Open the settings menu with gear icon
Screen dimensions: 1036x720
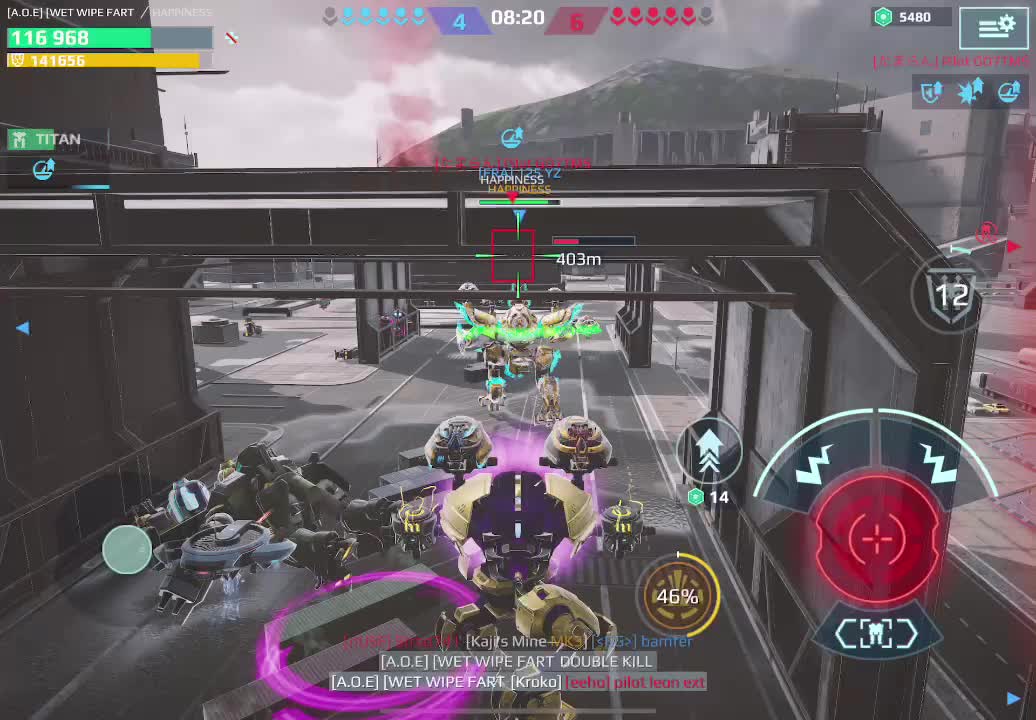[993, 27]
